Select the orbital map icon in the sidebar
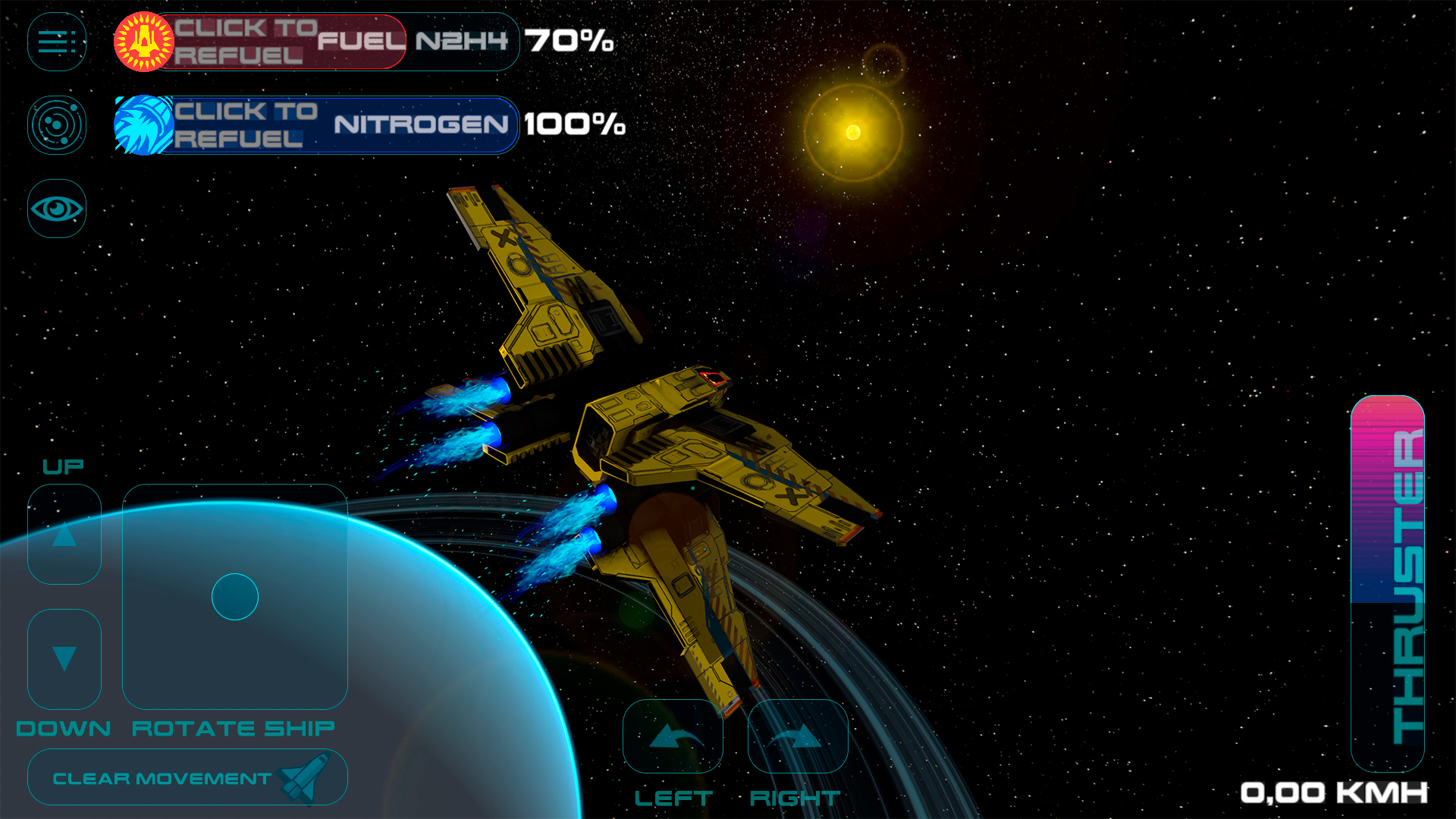This screenshot has width=1456, height=819. 56,125
